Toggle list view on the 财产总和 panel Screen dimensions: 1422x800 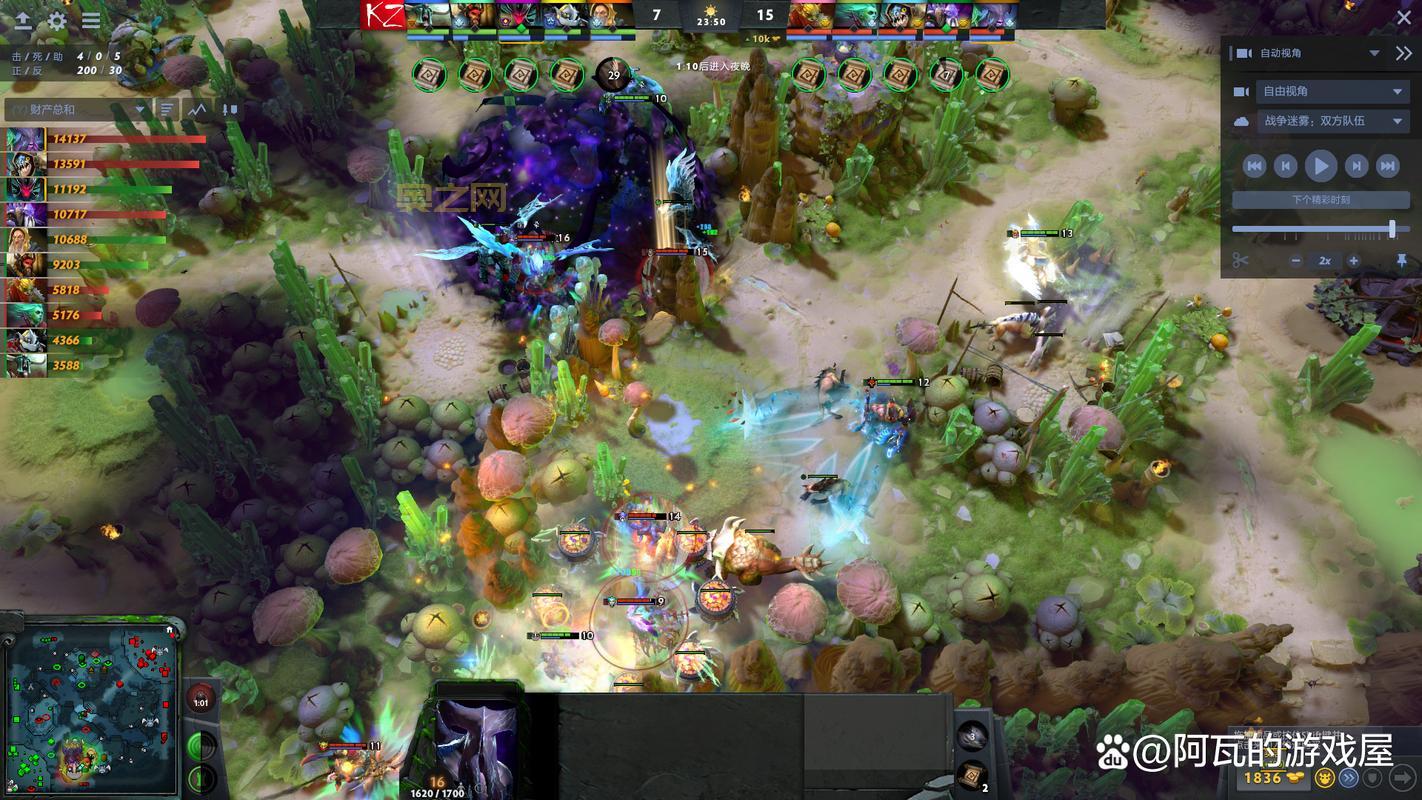(166, 110)
